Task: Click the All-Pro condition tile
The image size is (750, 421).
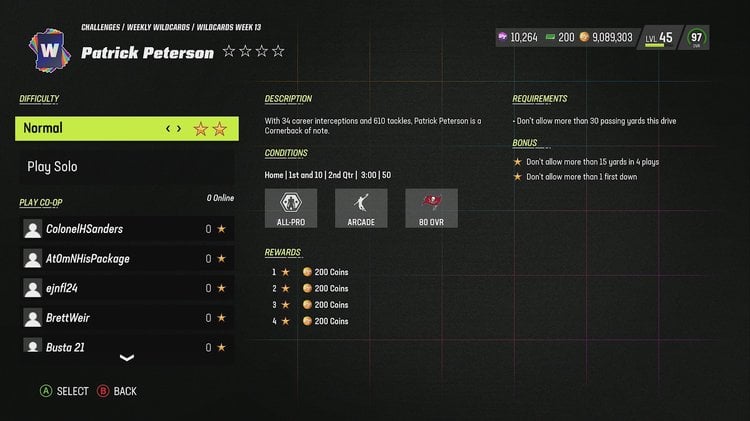Action: click(x=291, y=209)
